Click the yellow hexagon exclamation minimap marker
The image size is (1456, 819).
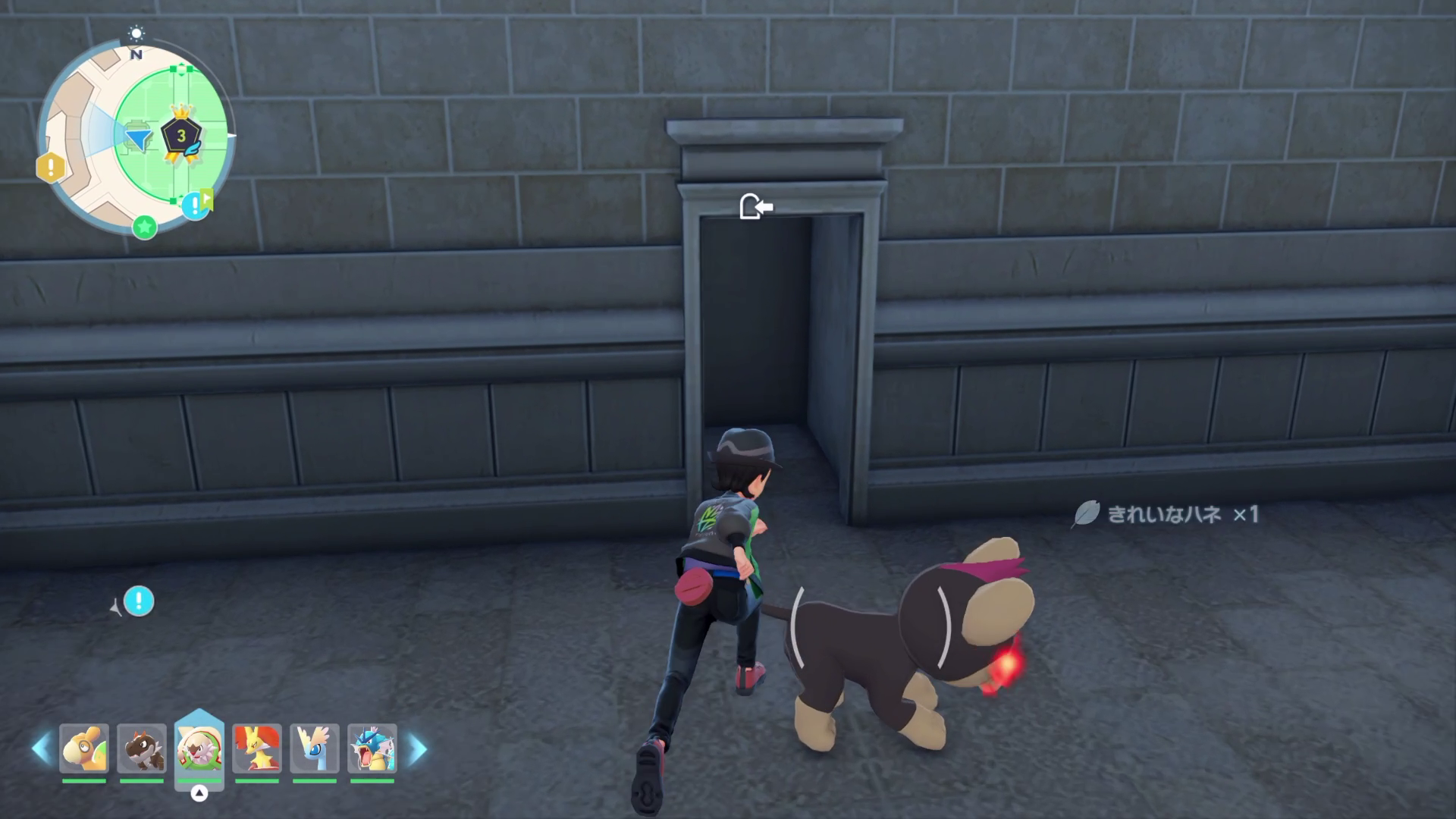50,167
